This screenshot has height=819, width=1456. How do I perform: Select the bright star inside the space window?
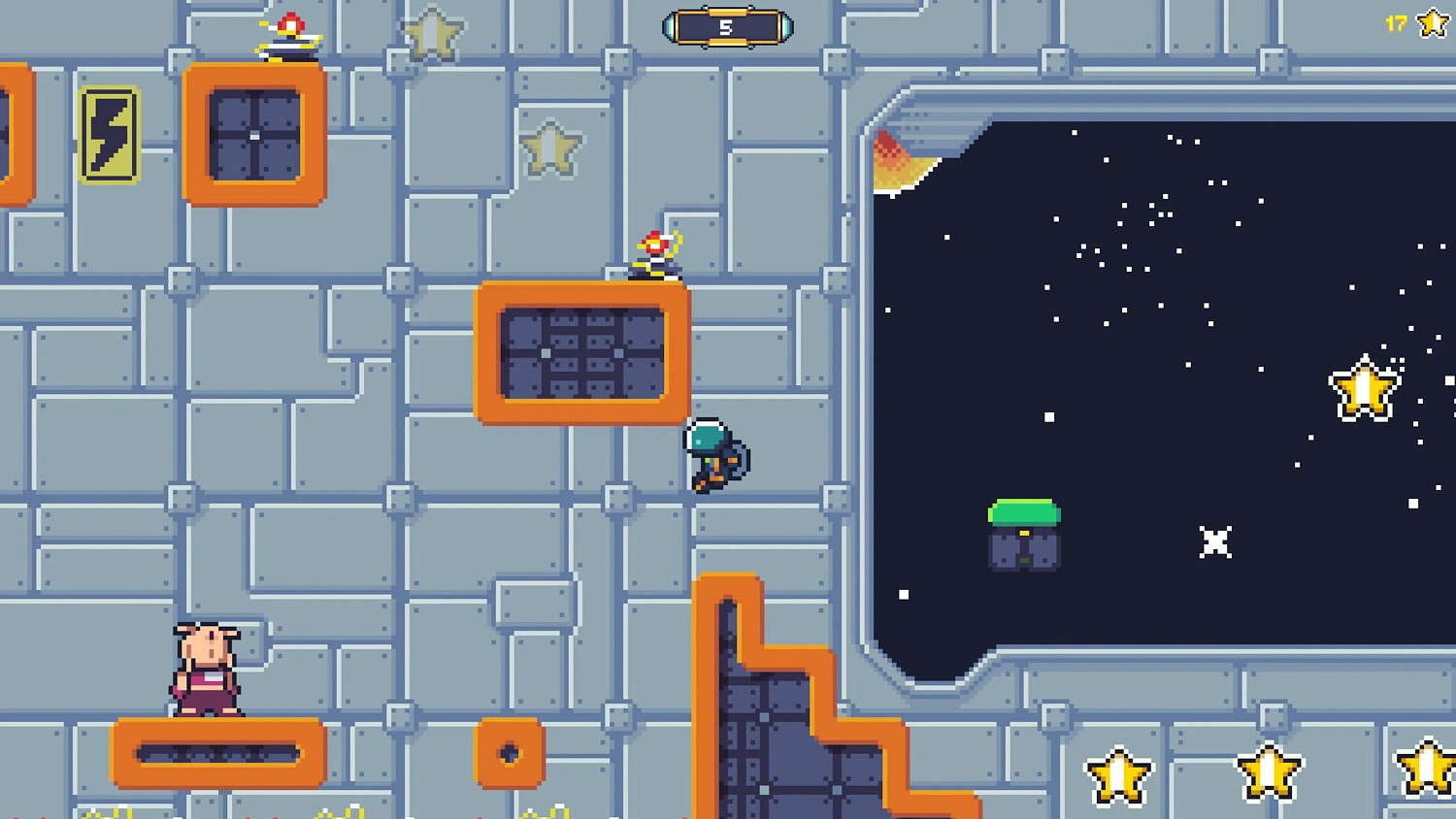click(1364, 388)
